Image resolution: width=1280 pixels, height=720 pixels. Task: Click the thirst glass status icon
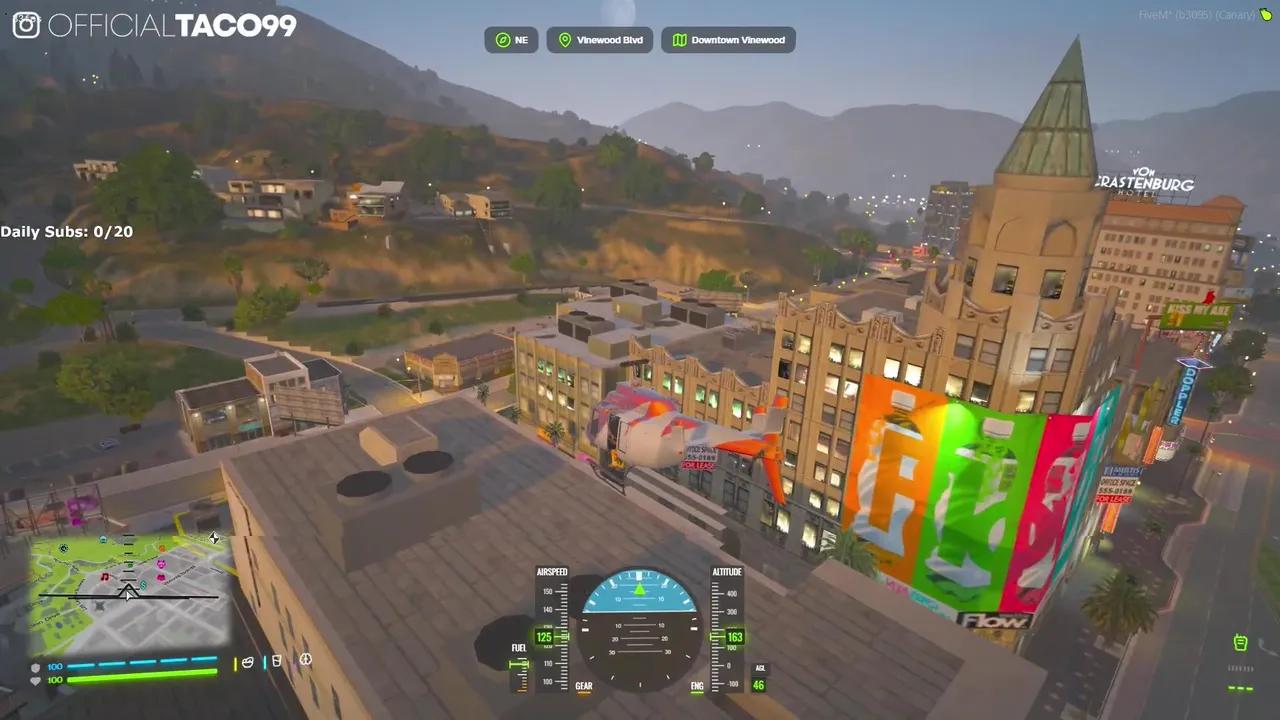click(276, 661)
